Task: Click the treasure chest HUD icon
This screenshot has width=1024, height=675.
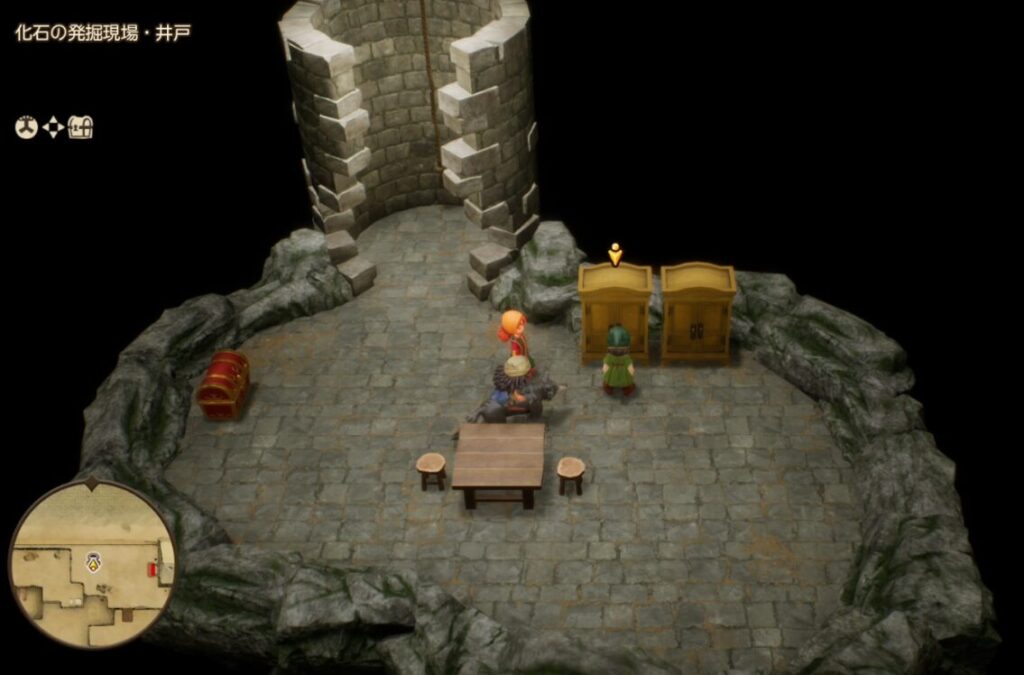Action: point(81,127)
